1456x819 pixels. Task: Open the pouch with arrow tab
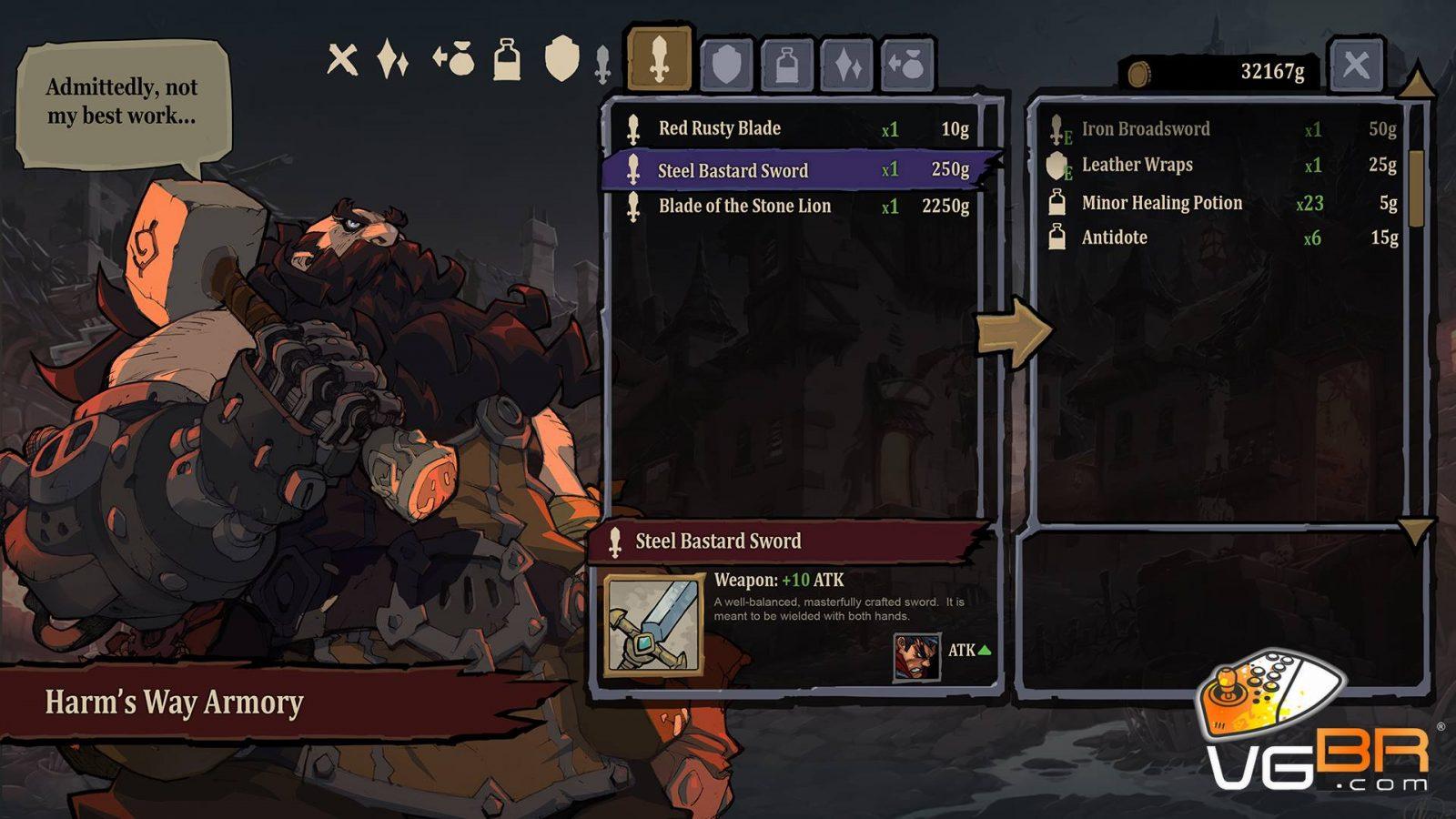[x=907, y=65]
